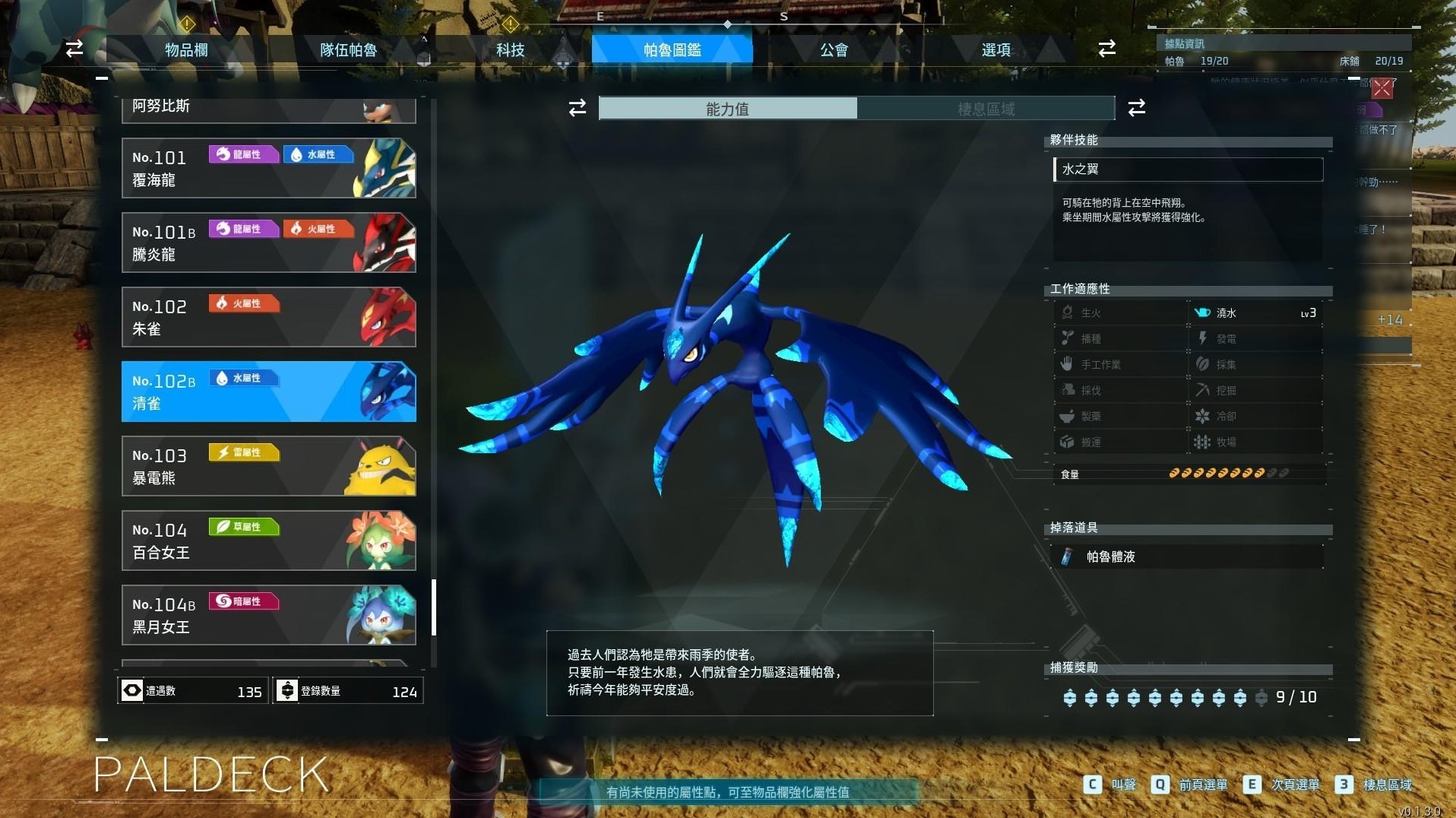Click the 搬運 transporting box icon
Viewport: 1456px width, 818px height.
[1068, 442]
